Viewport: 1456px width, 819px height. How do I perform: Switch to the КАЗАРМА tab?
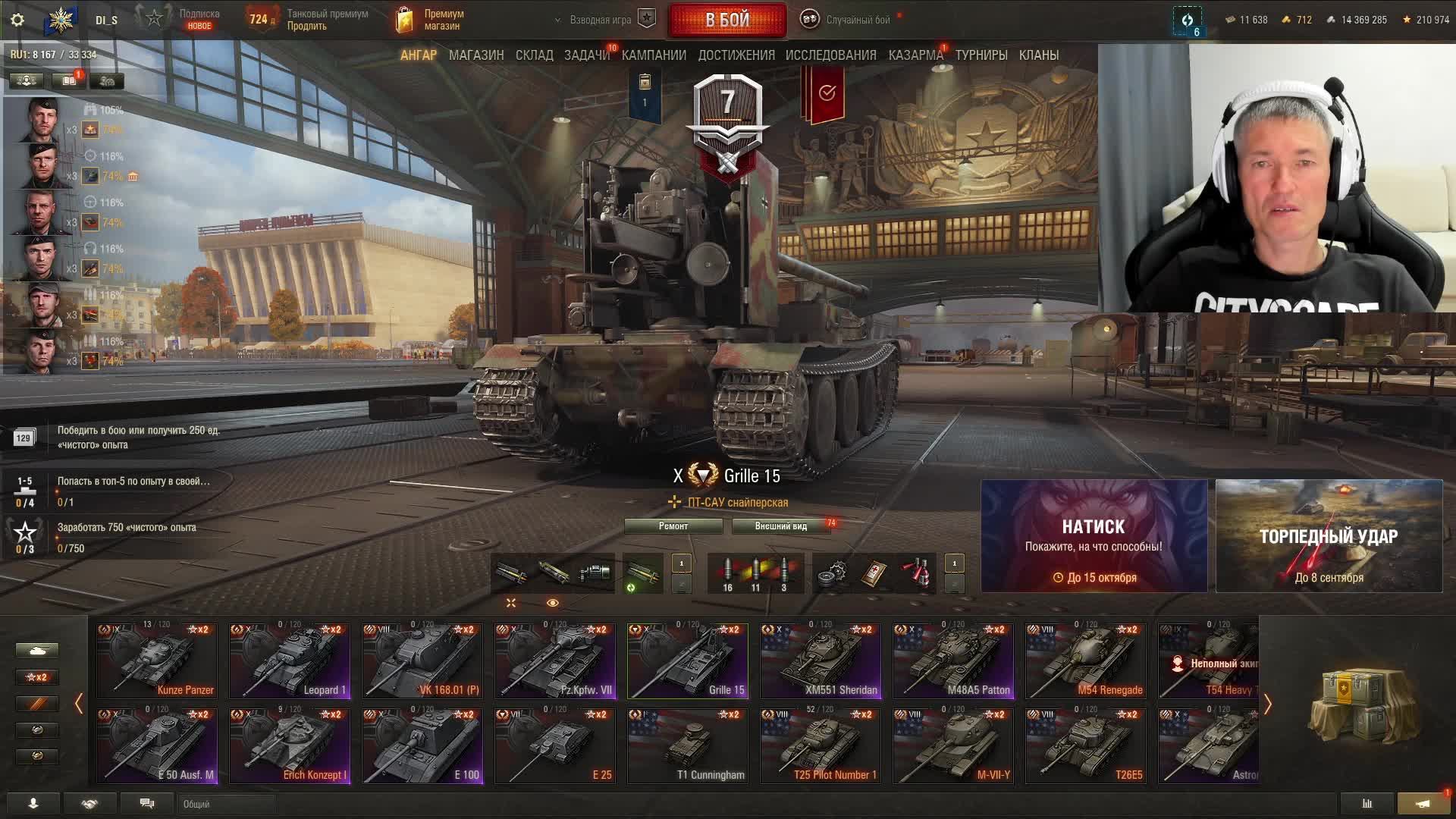pyautogui.click(x=915, y=55)
